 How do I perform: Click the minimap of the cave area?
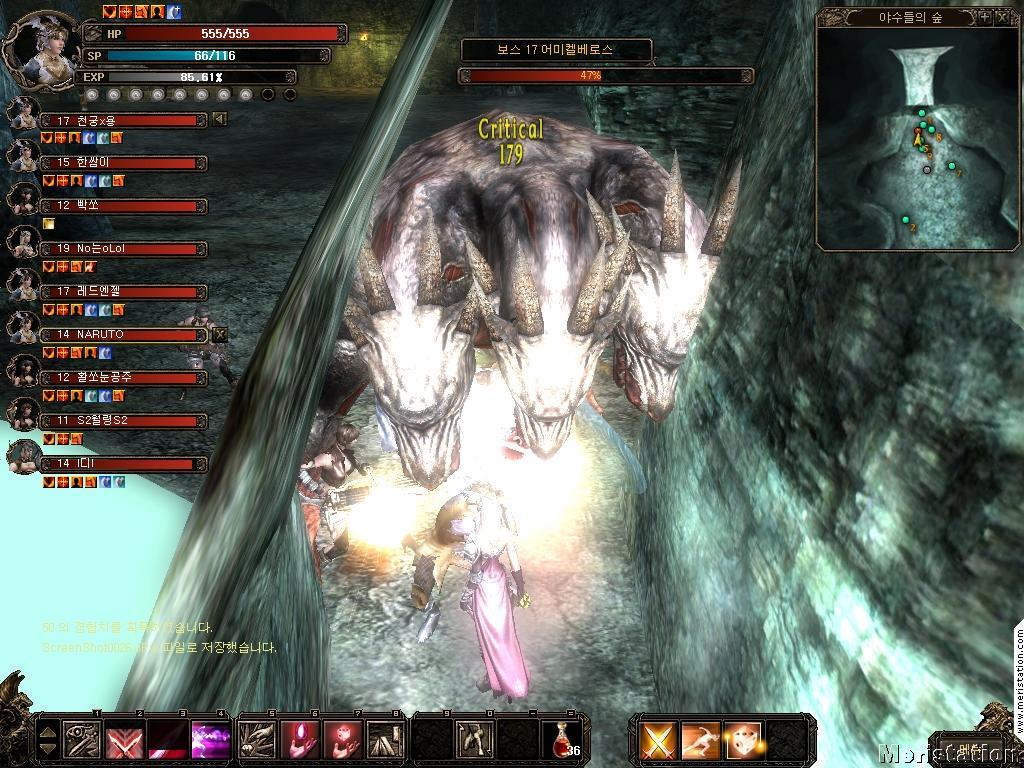tap(918, 140)
